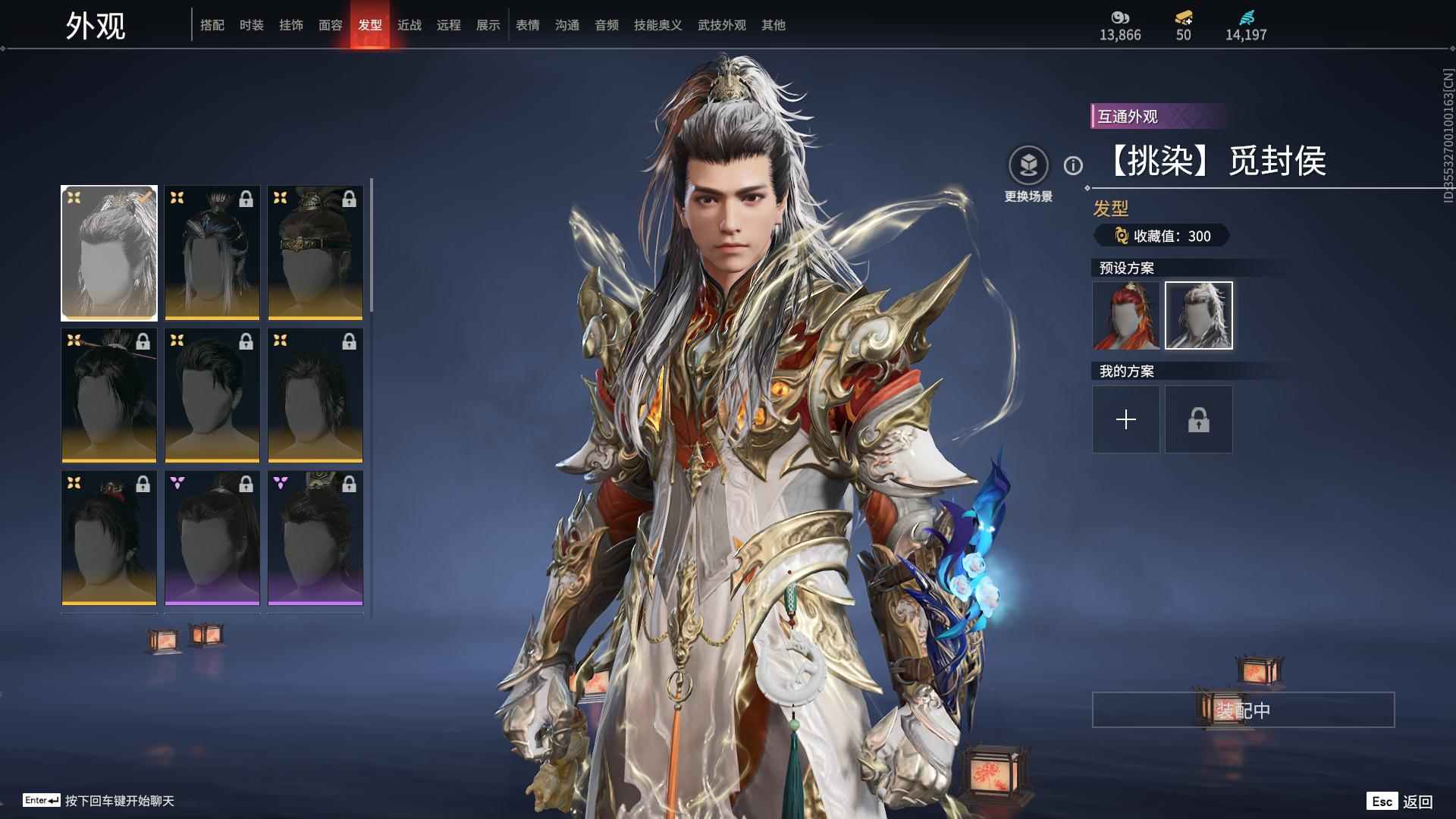Select the locked headband bun hairstyle
Screen dimensions: 1456x819
tap(315, 253)
